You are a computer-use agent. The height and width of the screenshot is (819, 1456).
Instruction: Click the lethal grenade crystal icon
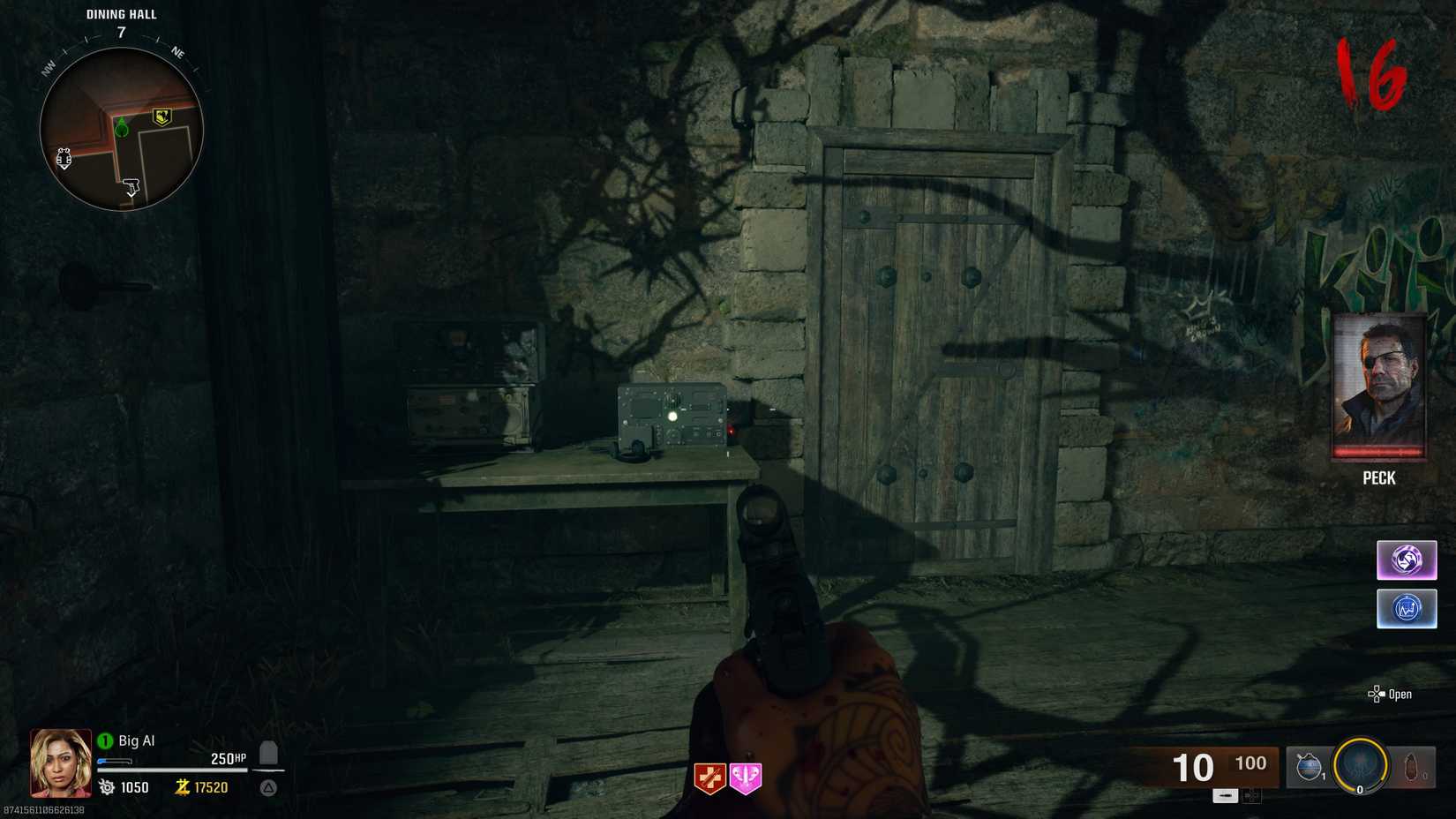(1409, 764)
